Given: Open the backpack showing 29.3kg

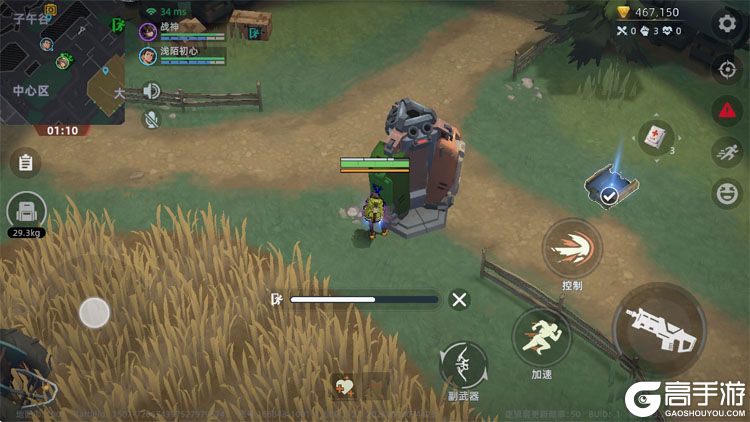Looking at the screenshot, I should [x=26, y=212].
